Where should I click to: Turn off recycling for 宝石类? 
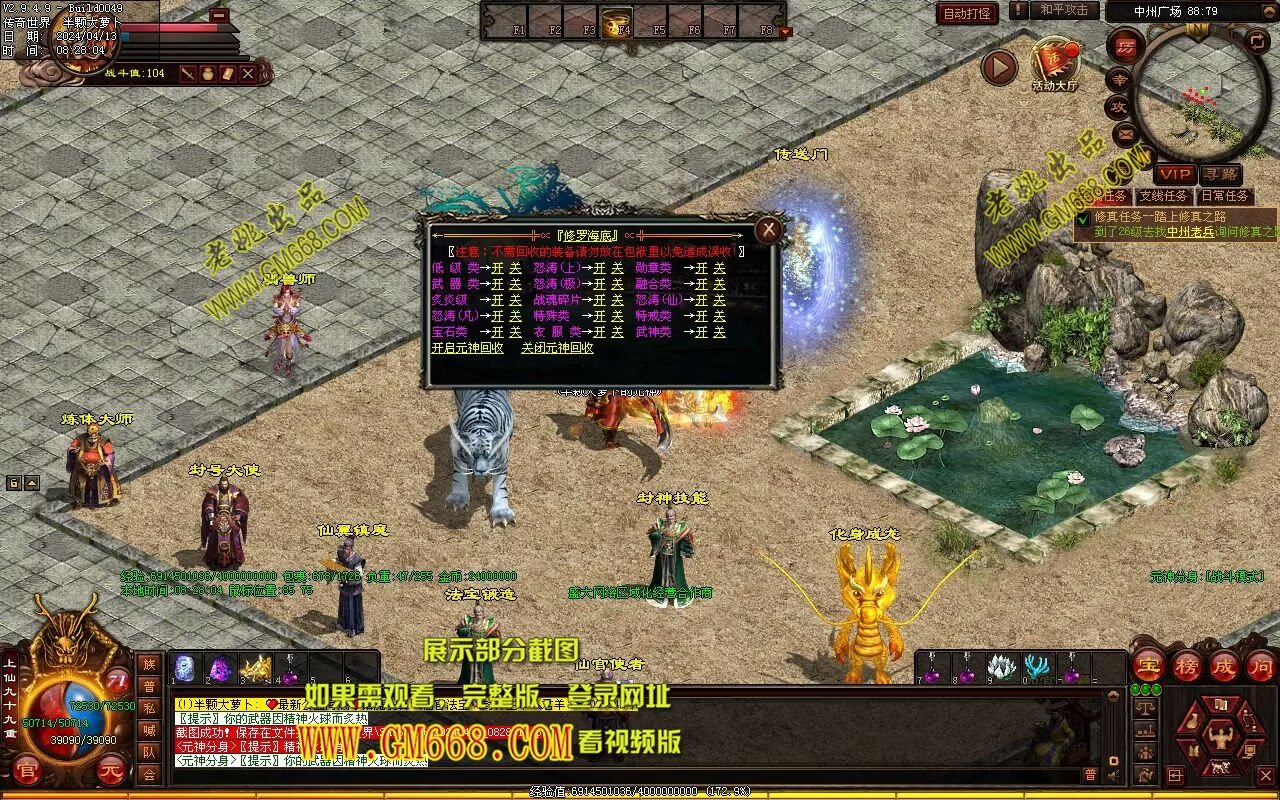click(515, 332)
